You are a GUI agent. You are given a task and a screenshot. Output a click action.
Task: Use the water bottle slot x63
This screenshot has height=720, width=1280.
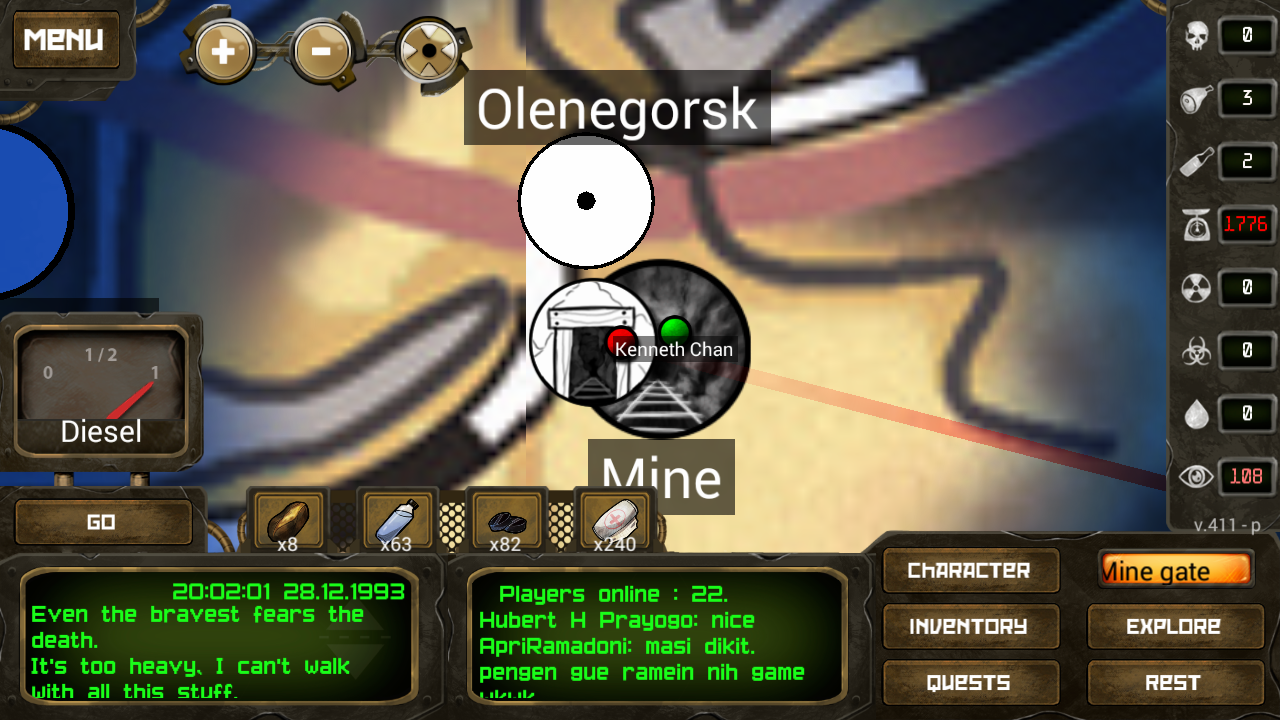tap(397, 521)
